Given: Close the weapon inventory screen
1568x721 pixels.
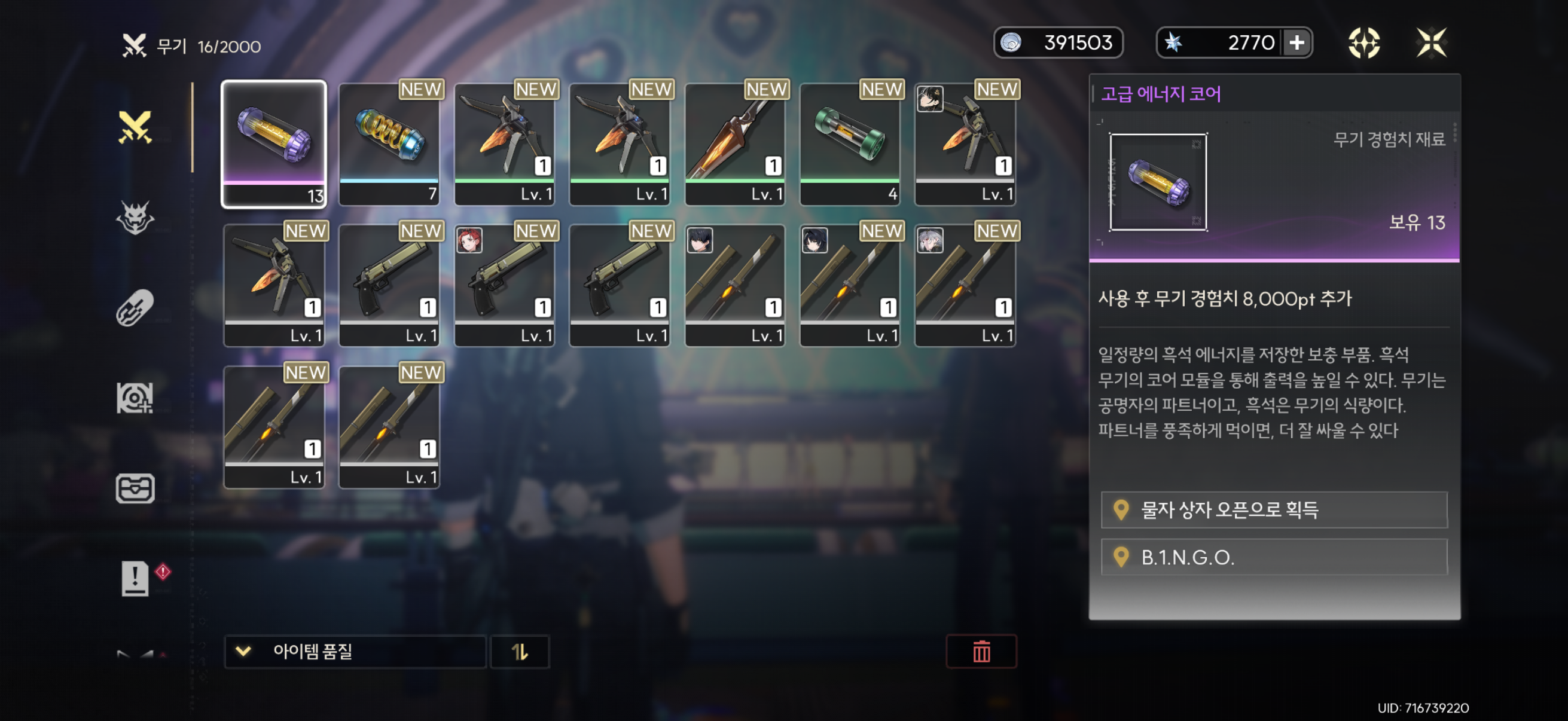Looking at the screenshot, I should [1430, 42].
